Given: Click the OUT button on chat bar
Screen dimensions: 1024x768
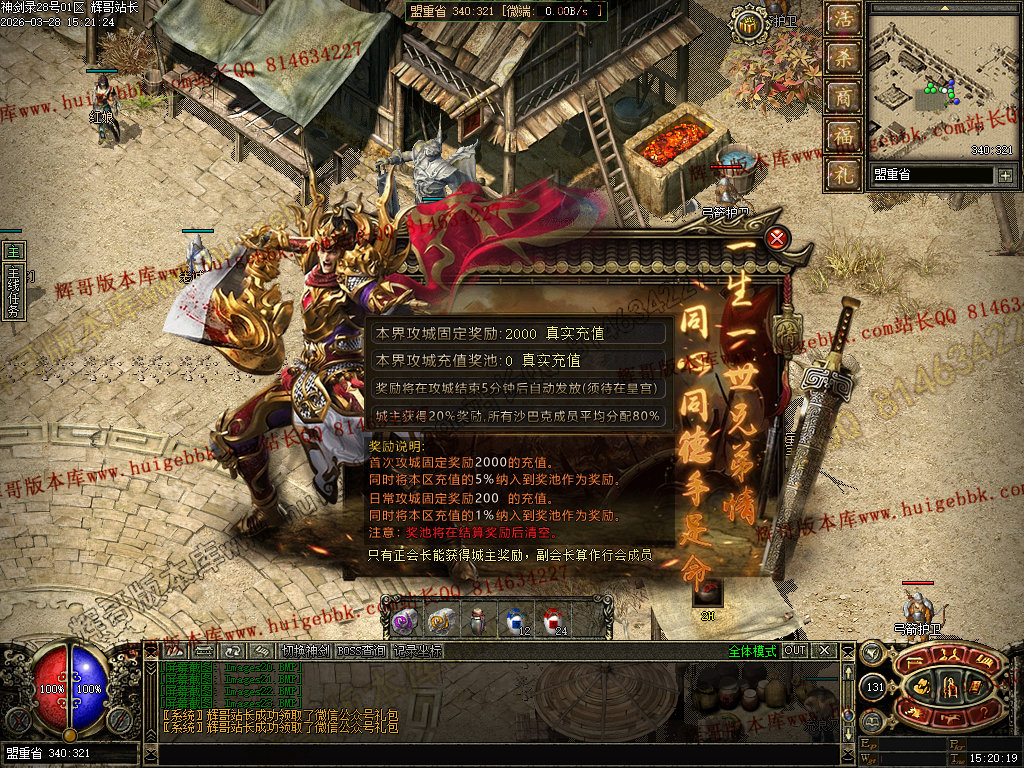Looking at the screenshot, I should click(x=794, y=651).
